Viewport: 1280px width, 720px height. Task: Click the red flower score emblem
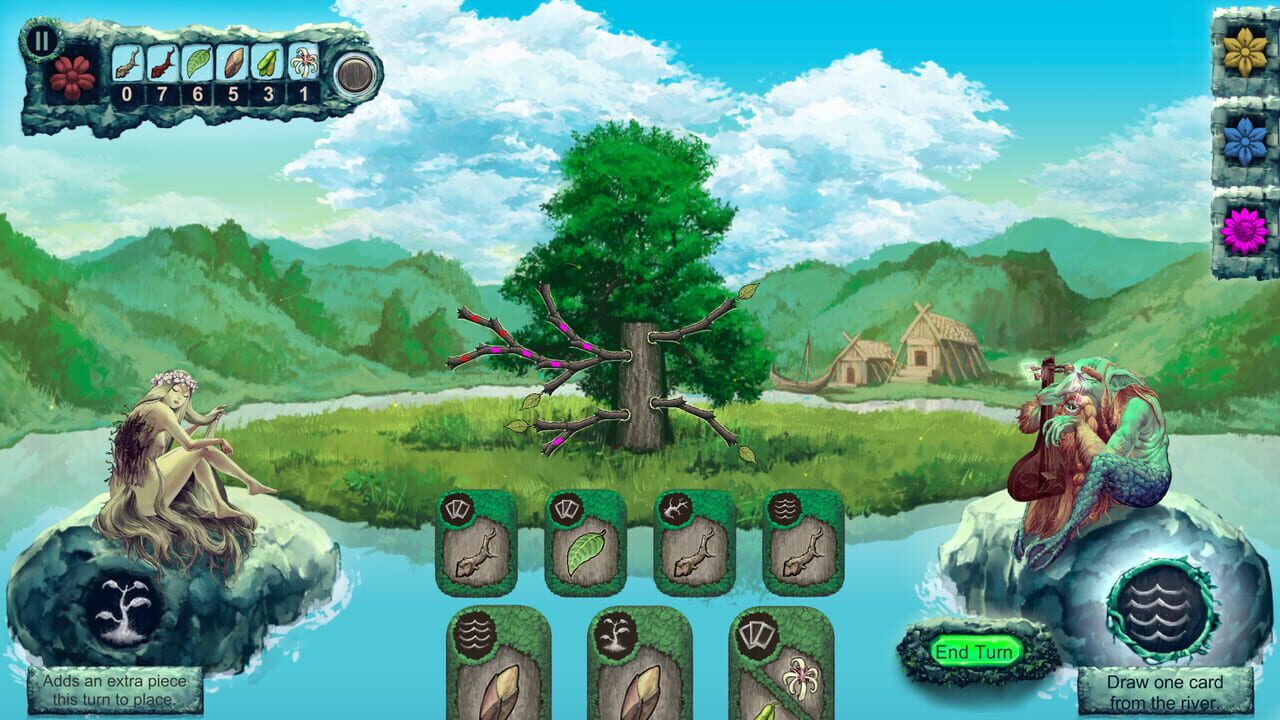tap(70, 76)
